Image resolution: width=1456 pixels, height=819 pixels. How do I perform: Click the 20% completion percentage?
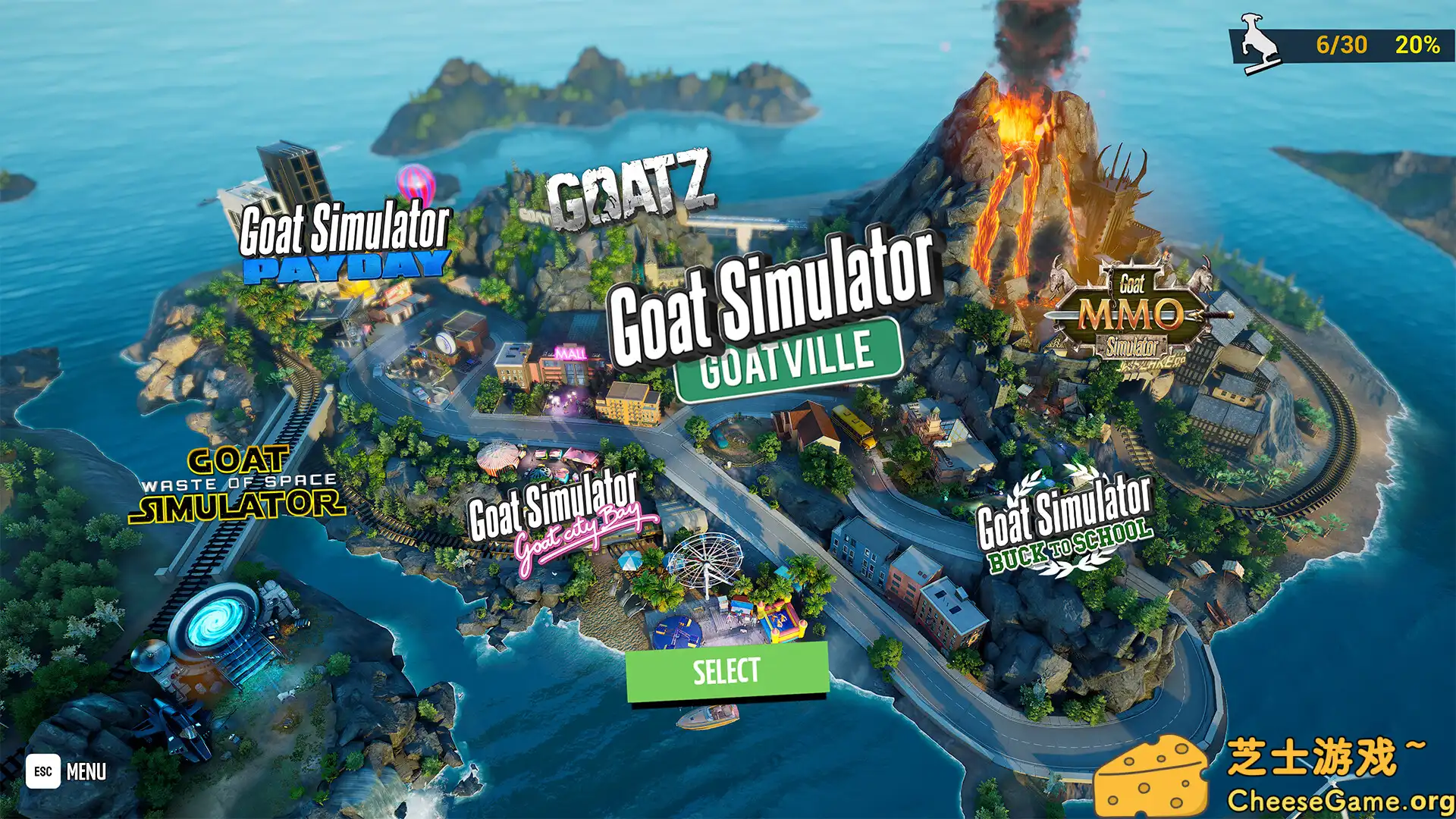point(1417,45)
